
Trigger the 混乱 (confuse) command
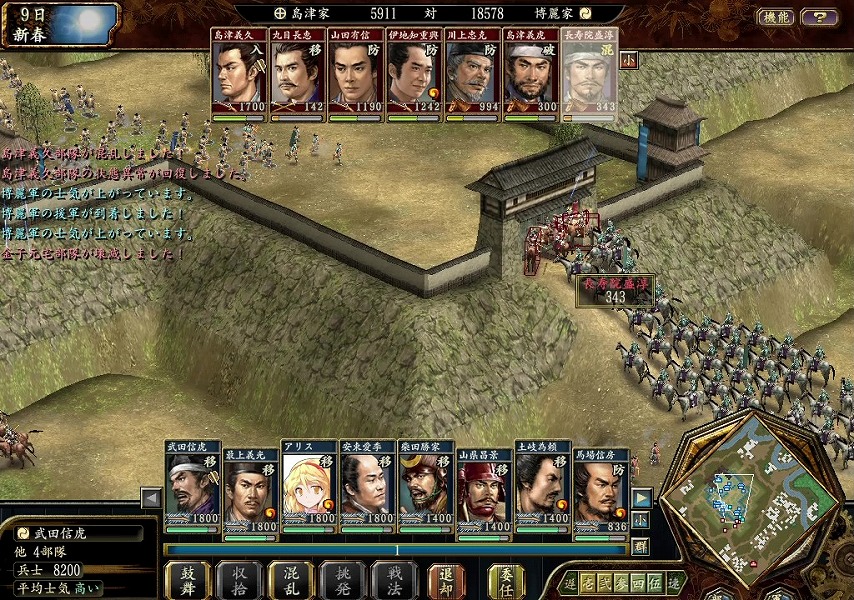tap(291, 580)
